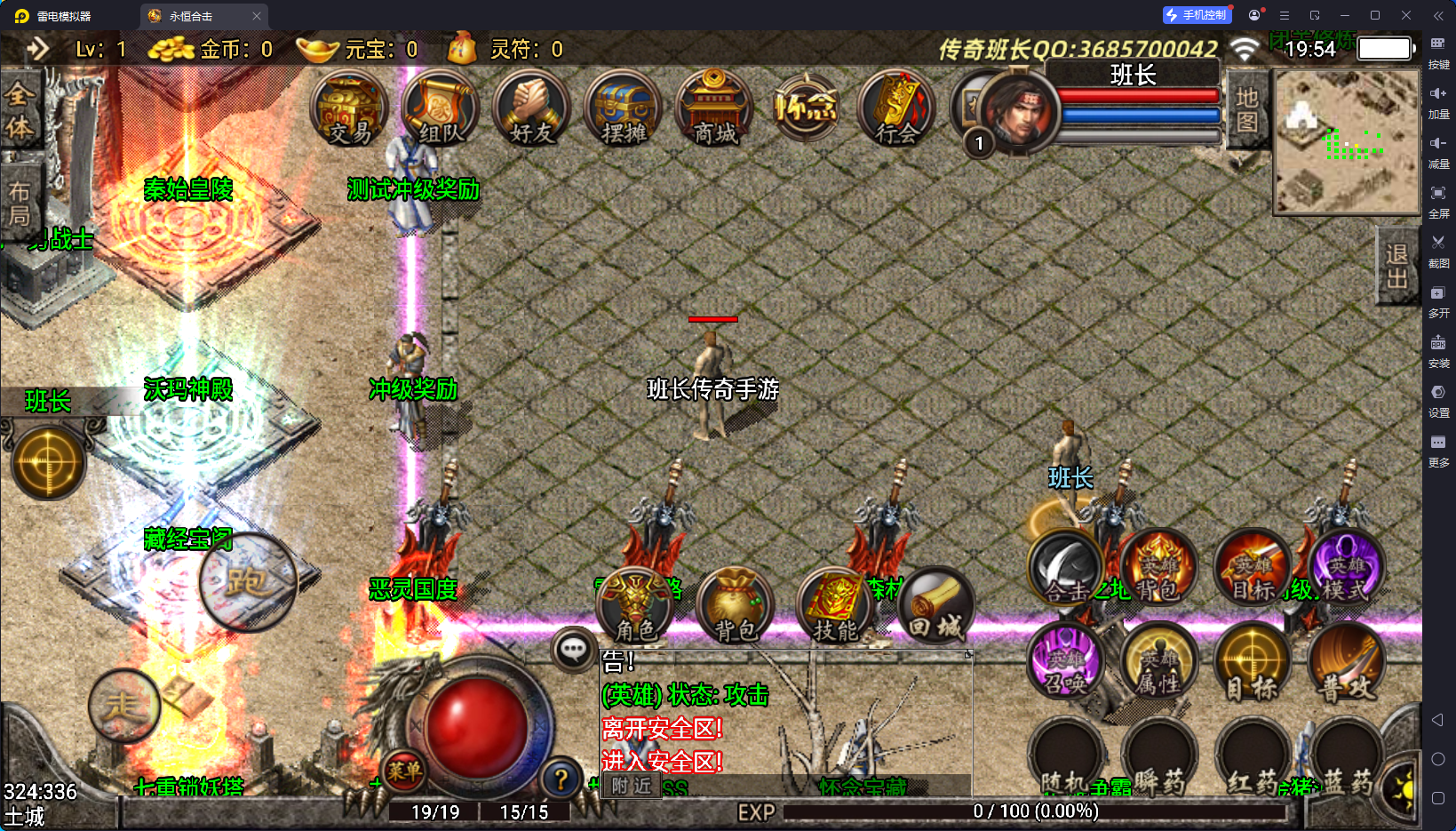This screenshot has height=831, width=1456.
Task: Select the 附近 nearby chat tab
Action: 632,786
